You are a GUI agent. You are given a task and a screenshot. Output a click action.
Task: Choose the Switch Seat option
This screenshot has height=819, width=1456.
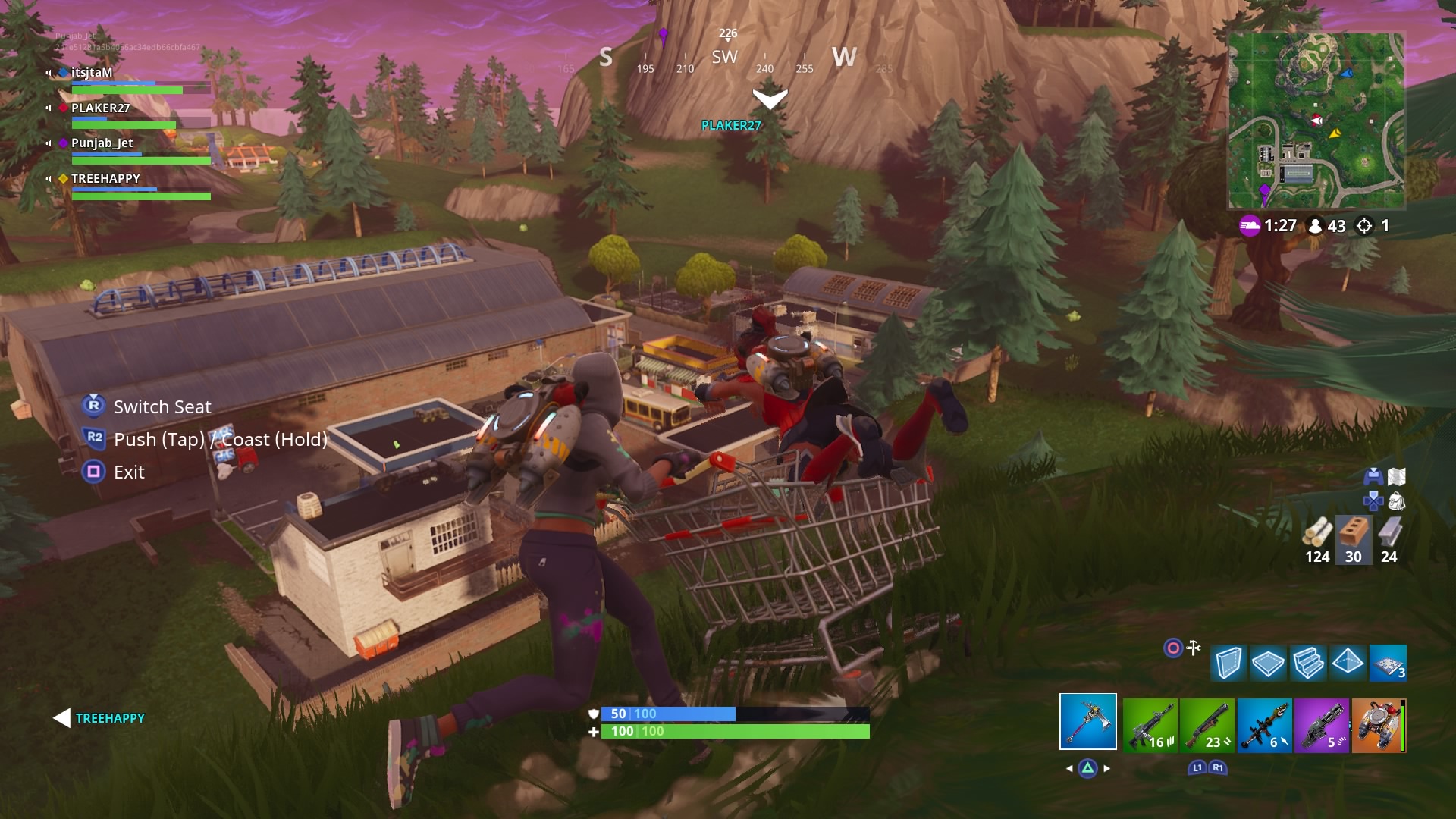pyautogui.click(x=162, y=407)
